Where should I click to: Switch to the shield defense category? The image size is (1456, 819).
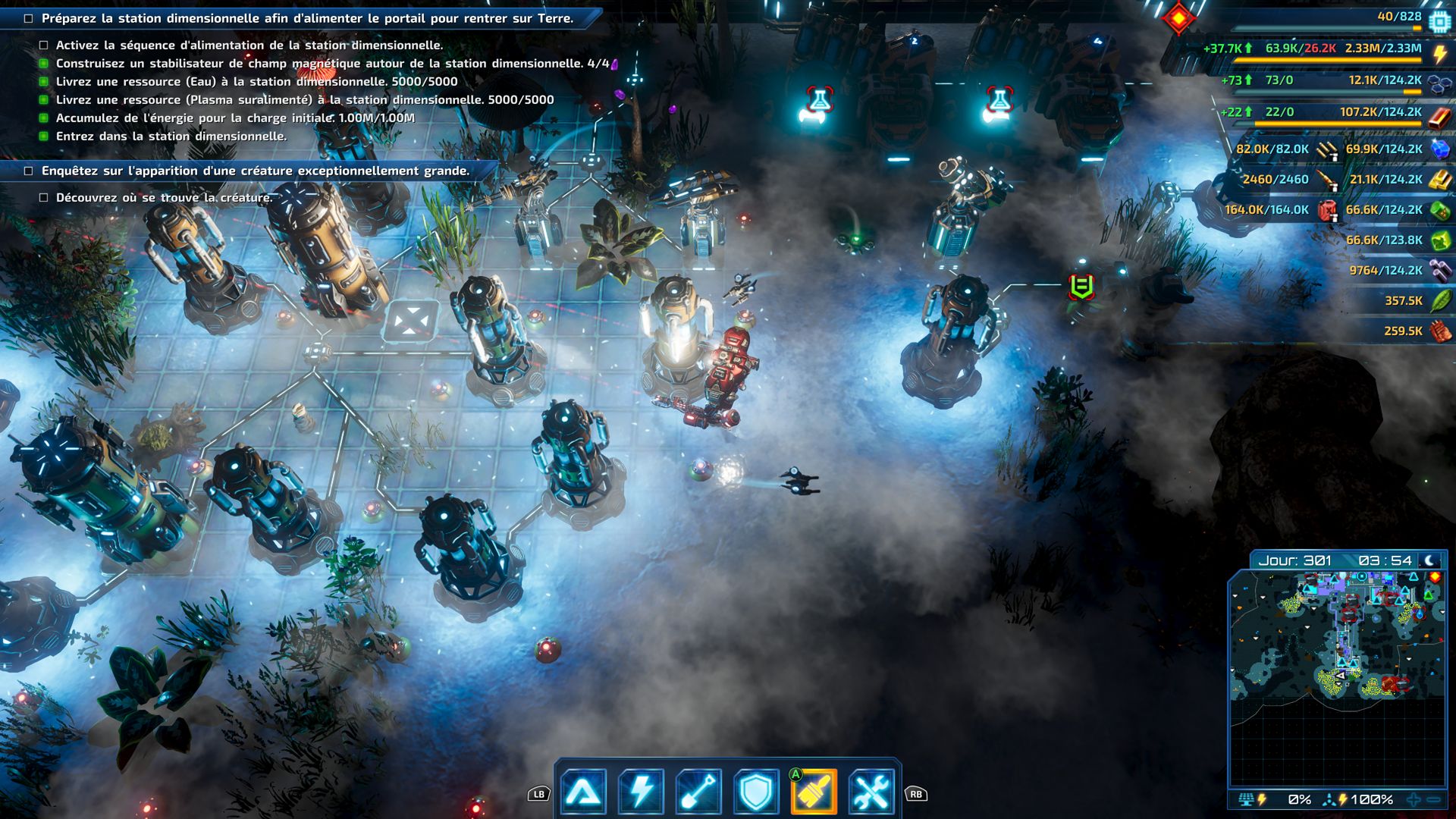click(x=756, y=792)
